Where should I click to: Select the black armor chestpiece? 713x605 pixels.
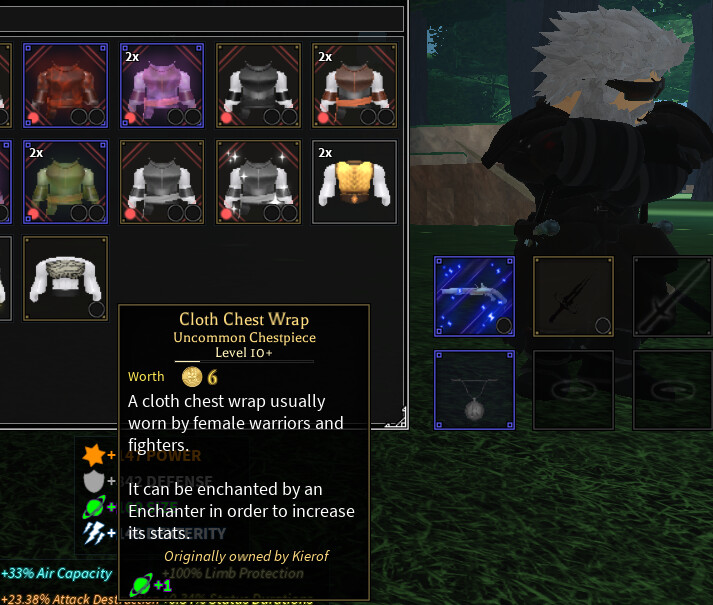[x=258, y=85]
